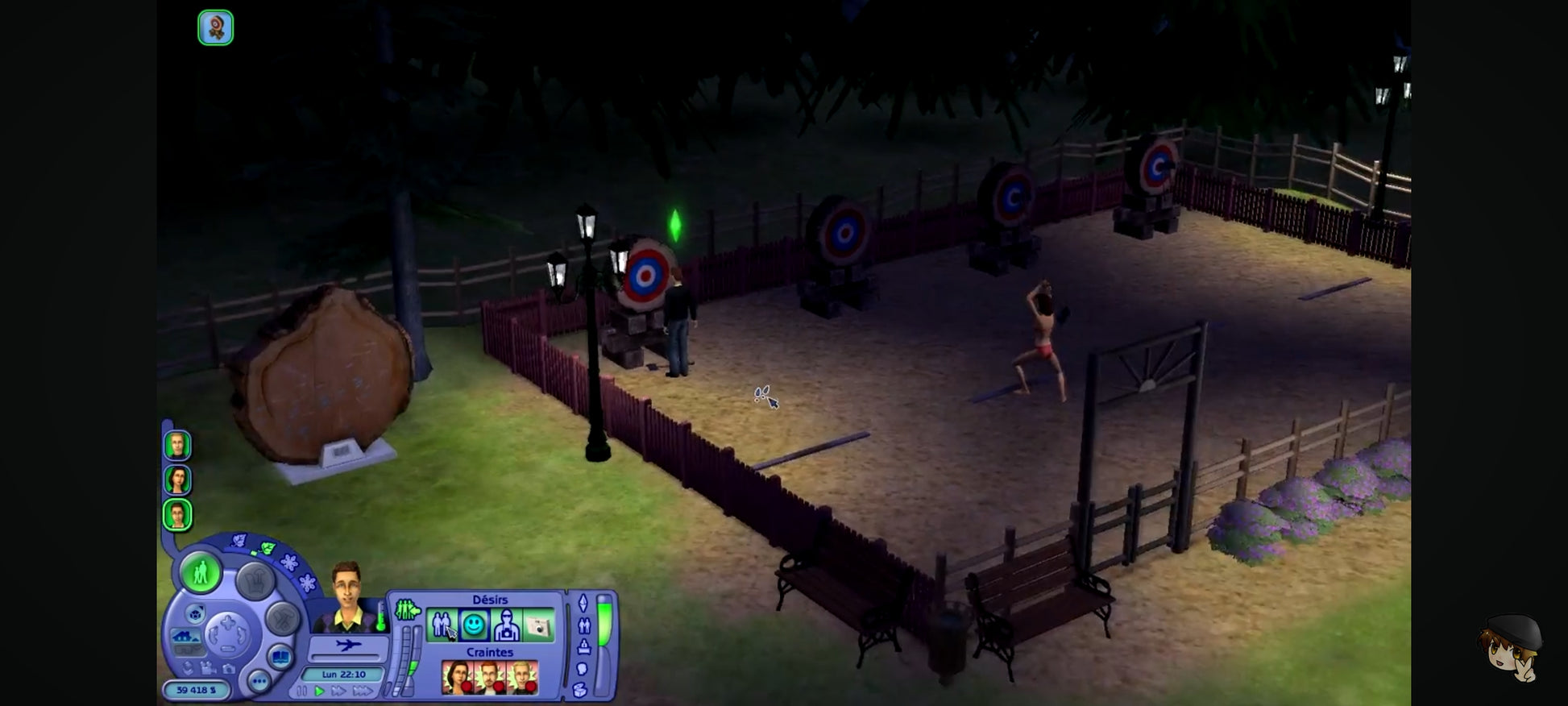Switch to Live mode with the green button
Image resolution: width=1568 pixels, height=706 pixels.
tap(200, 573)
